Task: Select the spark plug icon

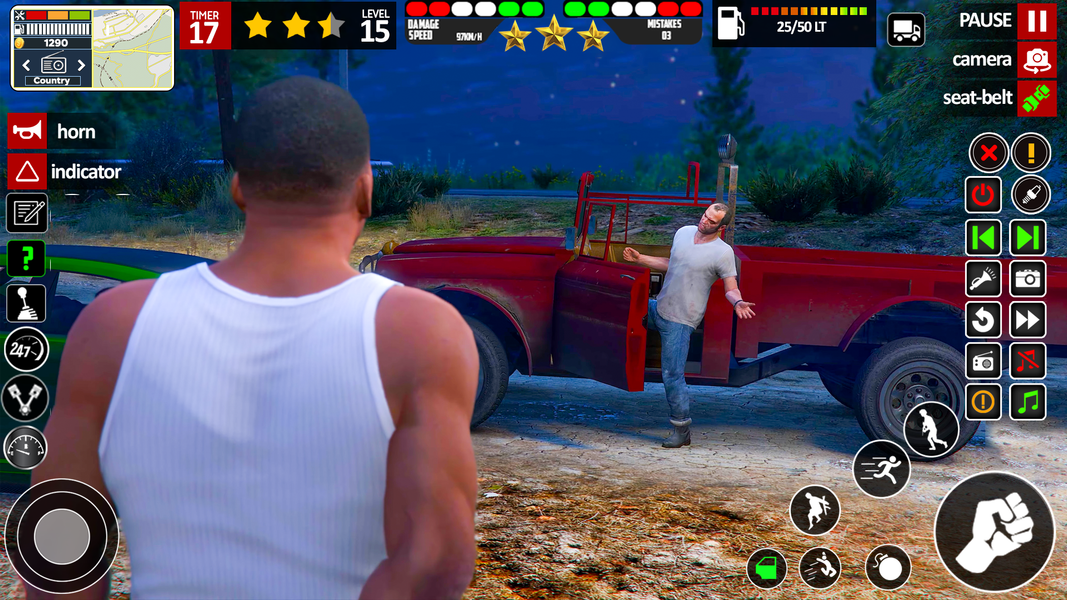Action: coord(1029,195)
